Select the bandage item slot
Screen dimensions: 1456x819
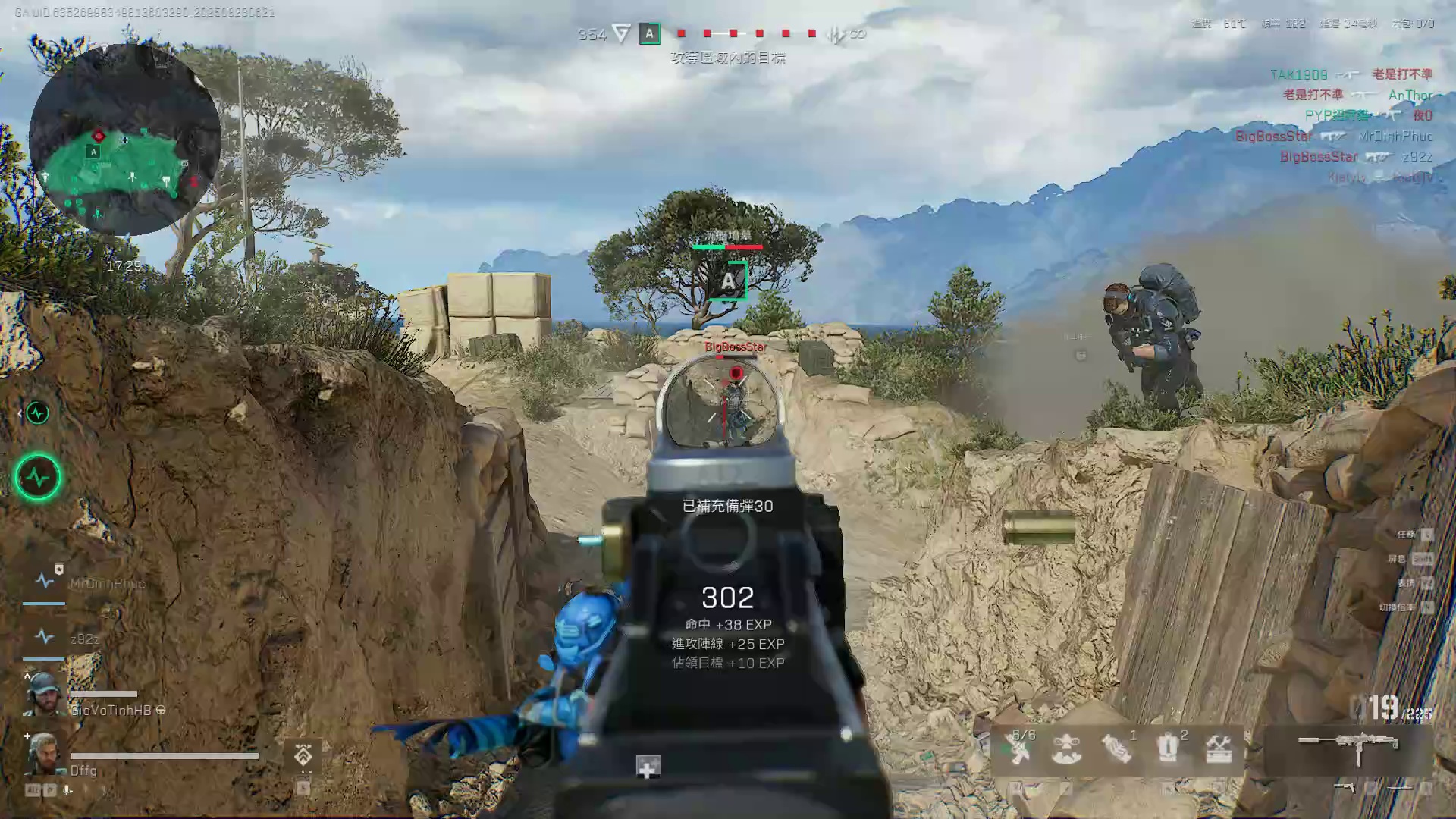coord(1116,749)
